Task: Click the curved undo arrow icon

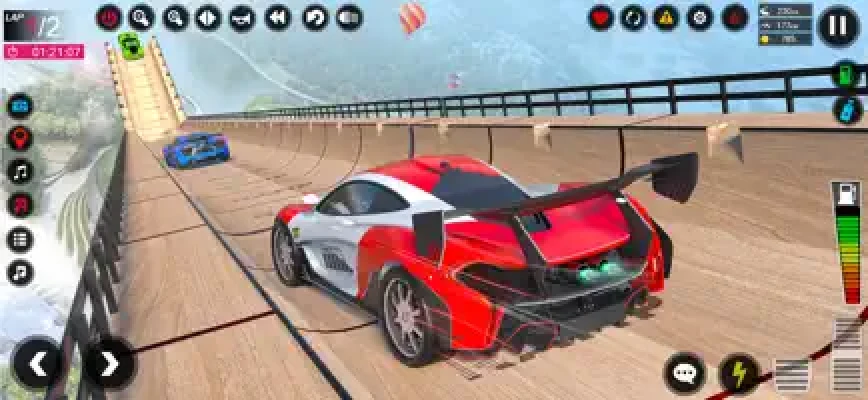Action: [315, 17]
